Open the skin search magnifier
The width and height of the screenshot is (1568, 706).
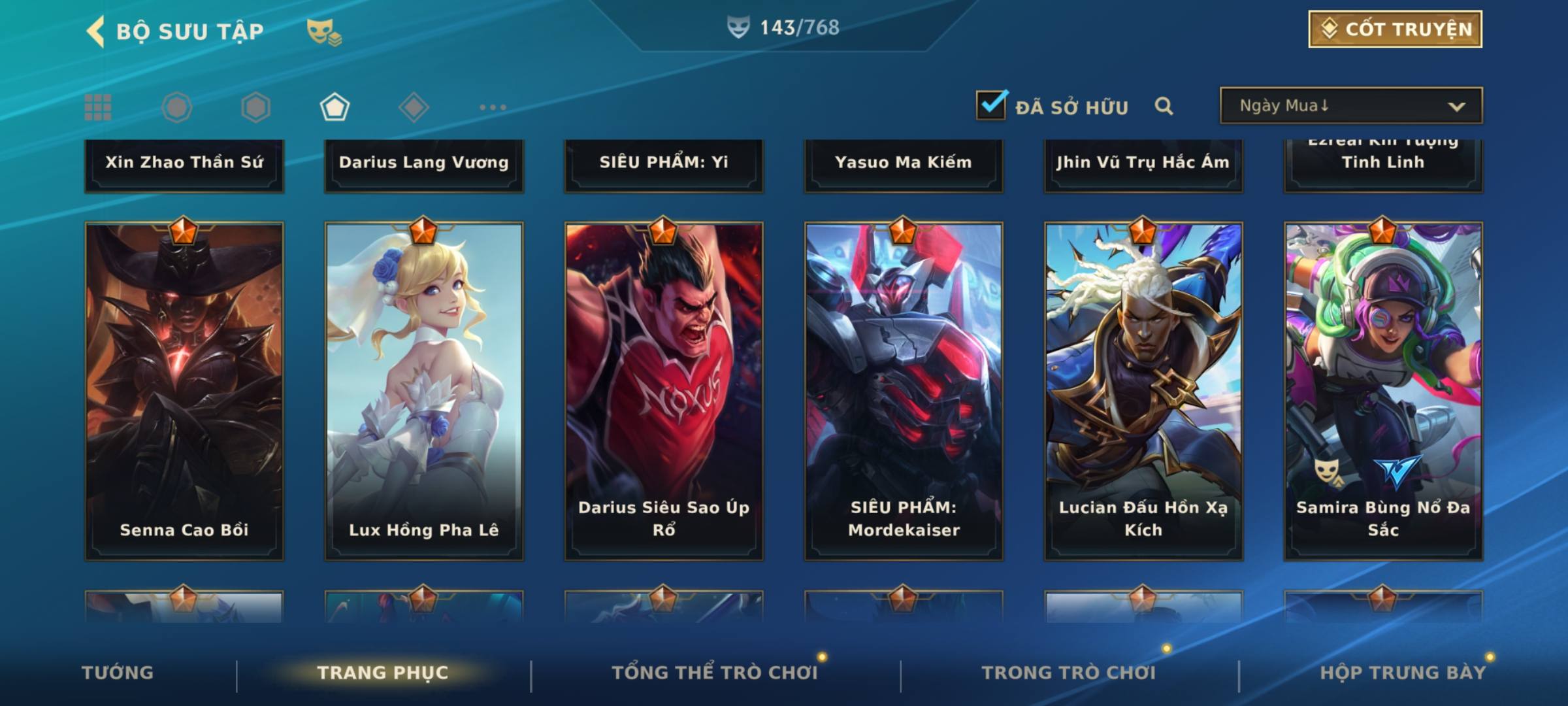(1164, 106)
